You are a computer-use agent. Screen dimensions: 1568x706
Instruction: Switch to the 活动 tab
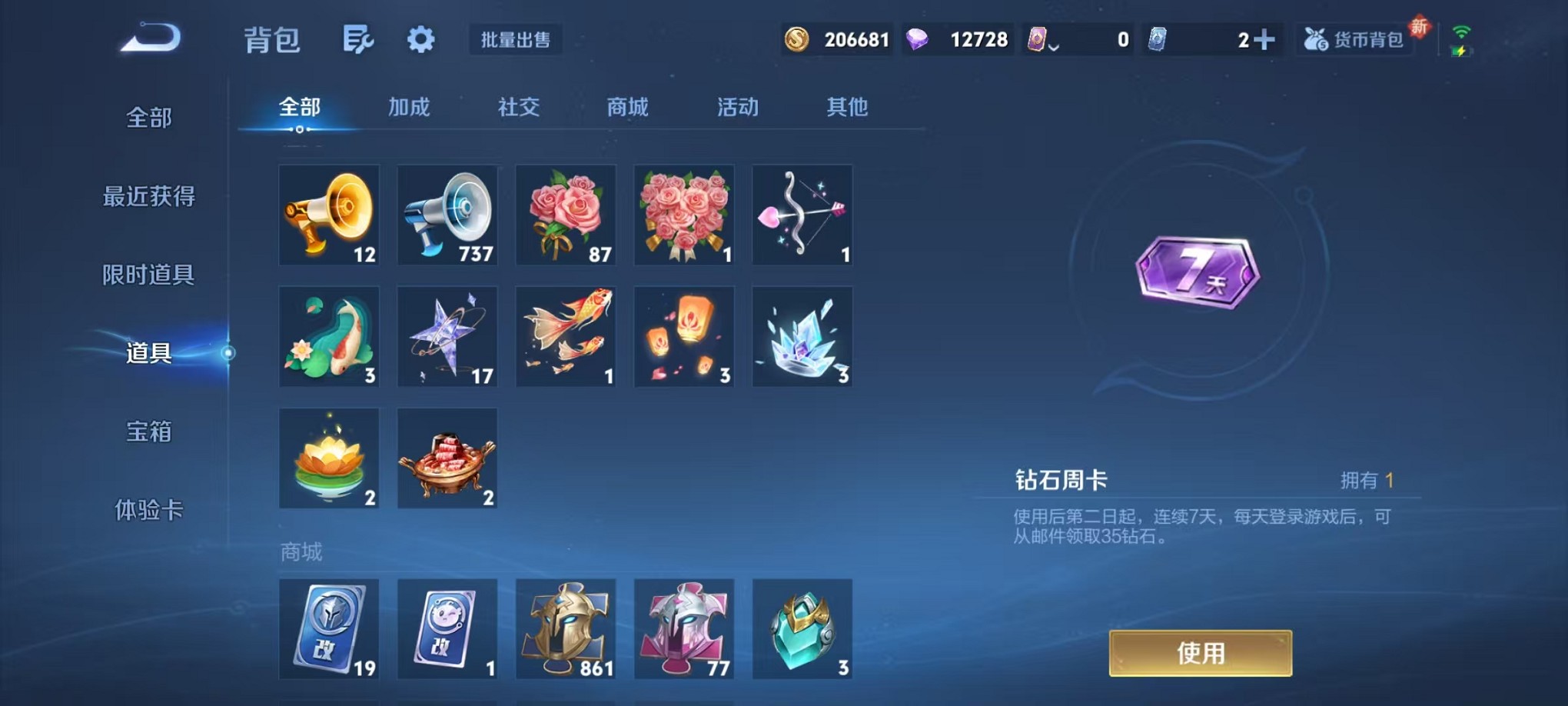point(737,108)
